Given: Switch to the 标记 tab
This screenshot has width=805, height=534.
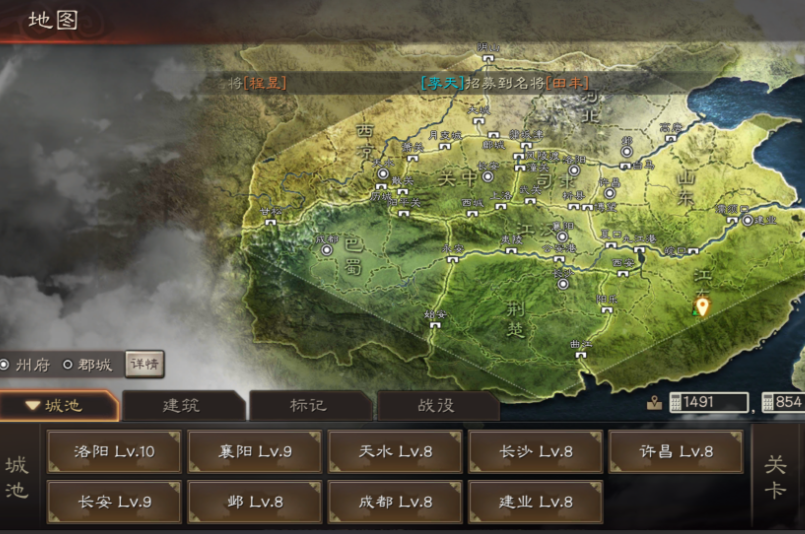Looking at the screenshot, I should point(311,406).
